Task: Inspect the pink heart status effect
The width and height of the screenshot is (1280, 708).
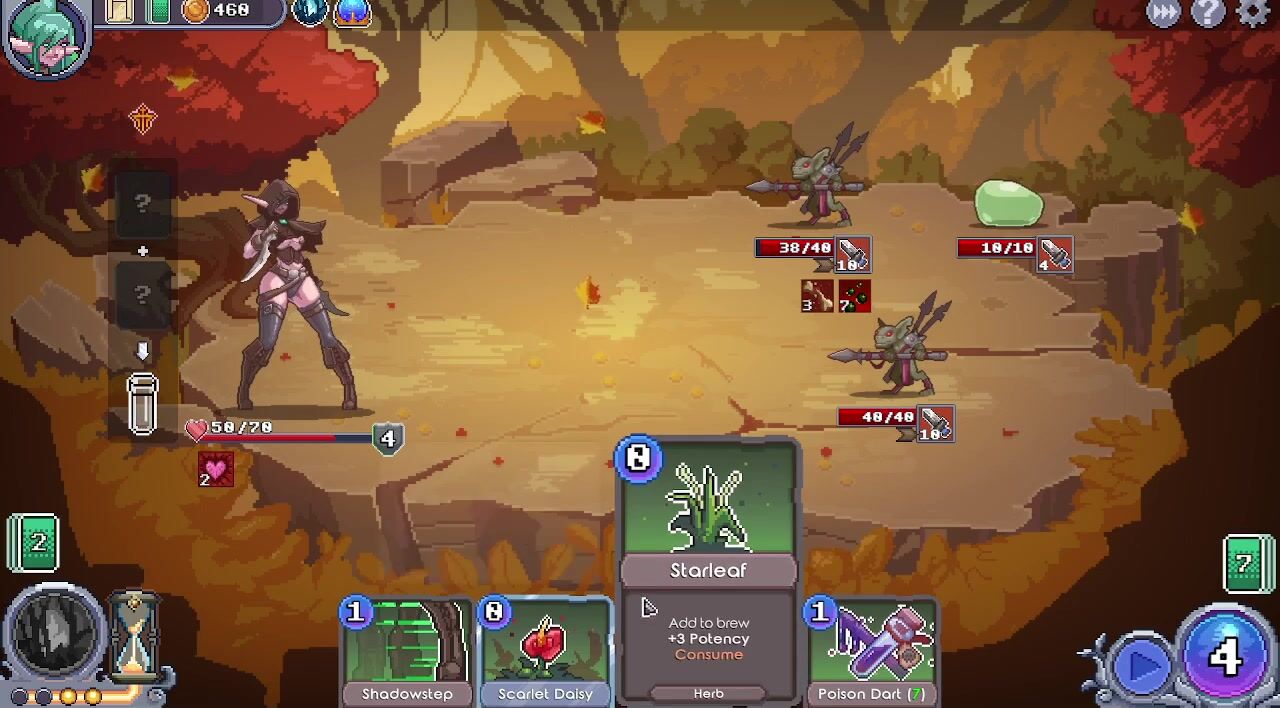Action: (x=215, y=469)
